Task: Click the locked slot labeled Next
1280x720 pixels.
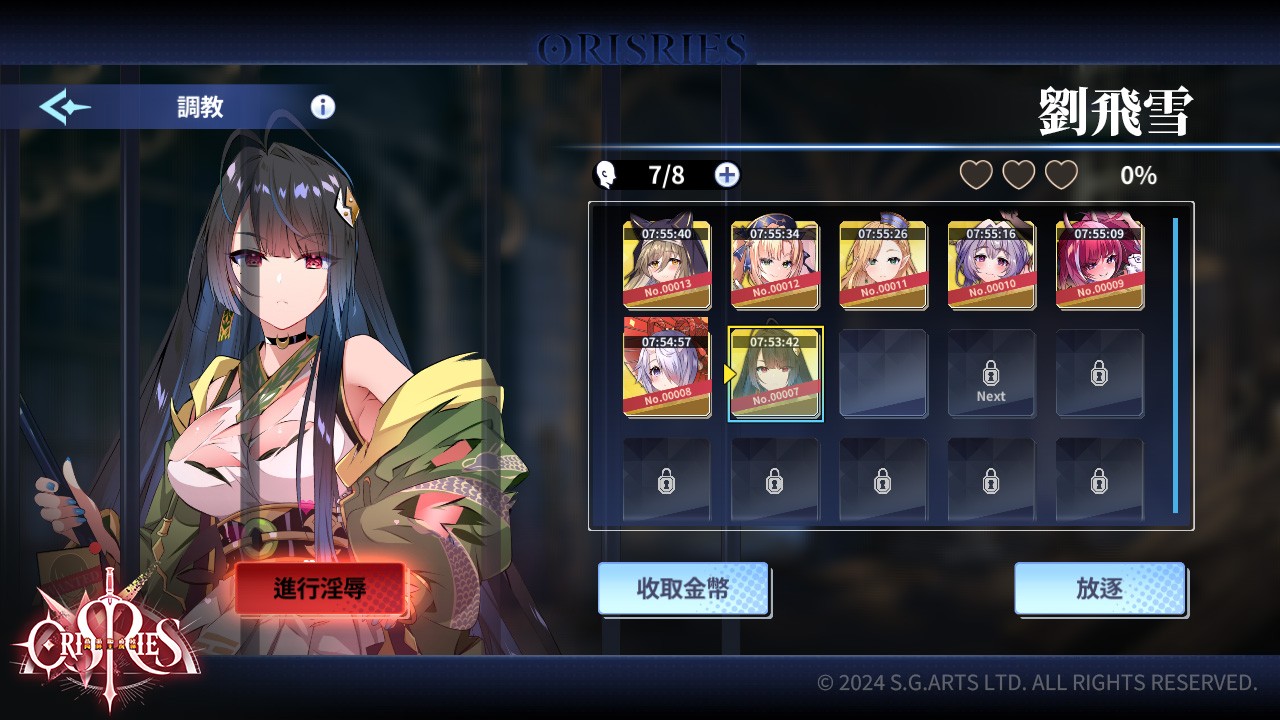Action: [991, 374]
